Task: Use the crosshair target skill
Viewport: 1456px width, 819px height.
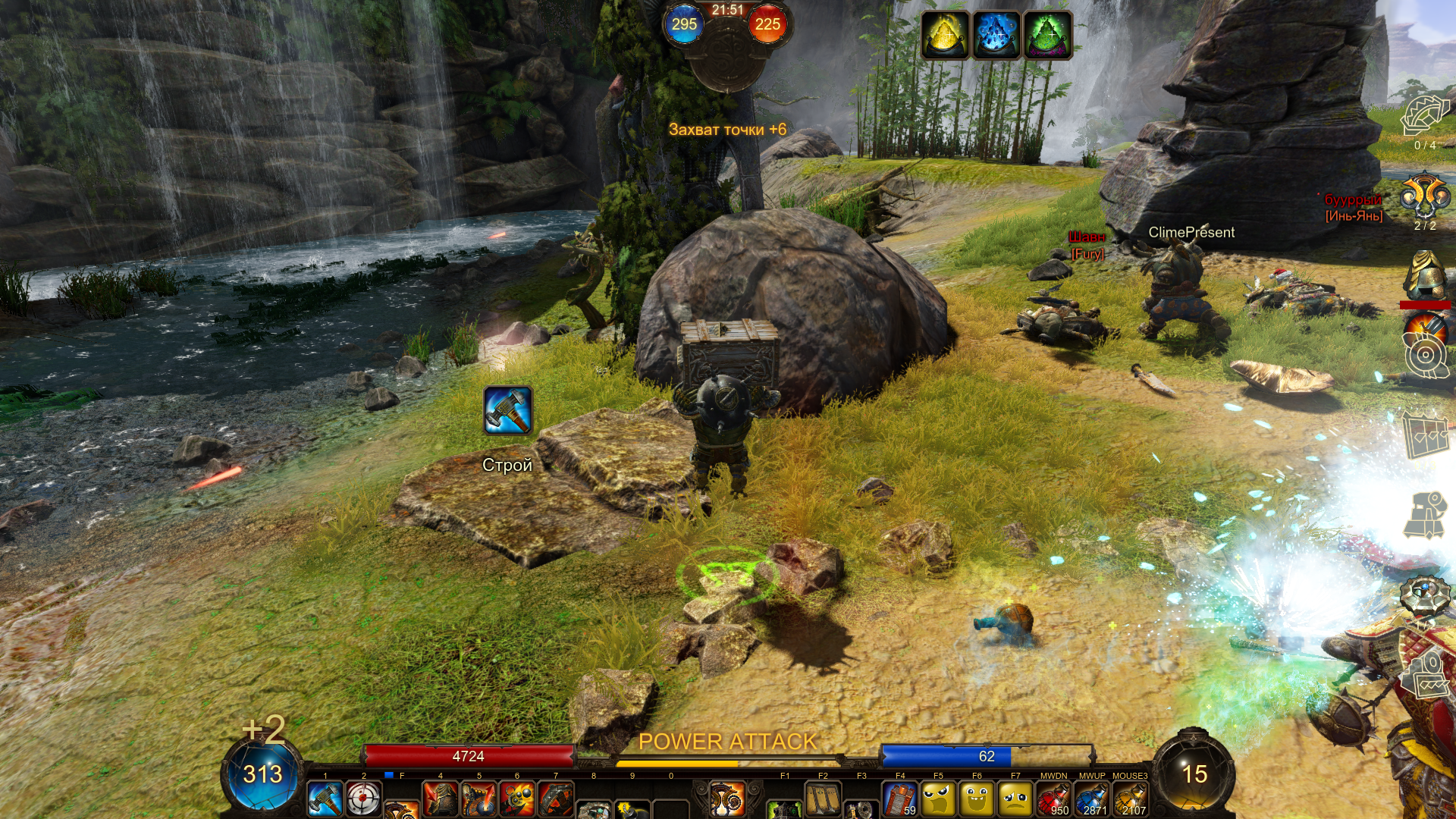Action: click(363, 799)
